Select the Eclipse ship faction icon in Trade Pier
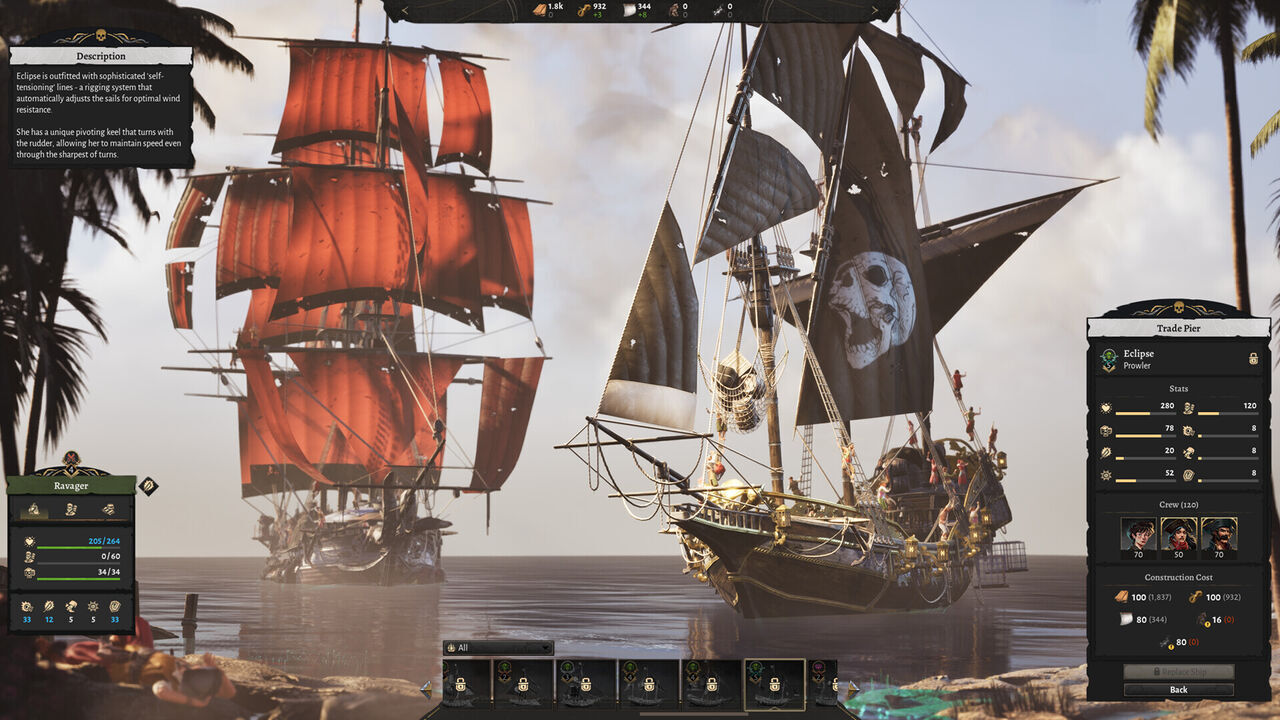This screenshot has width=1280, height=720. [1108, 358]
